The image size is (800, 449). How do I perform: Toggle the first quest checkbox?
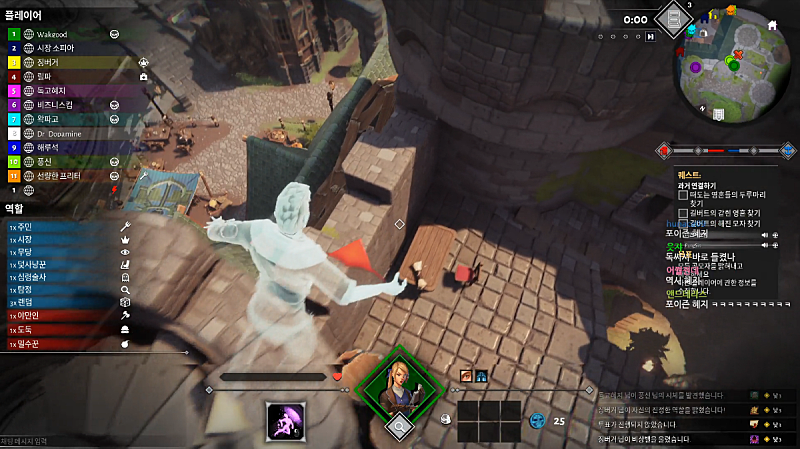[683, 196]
